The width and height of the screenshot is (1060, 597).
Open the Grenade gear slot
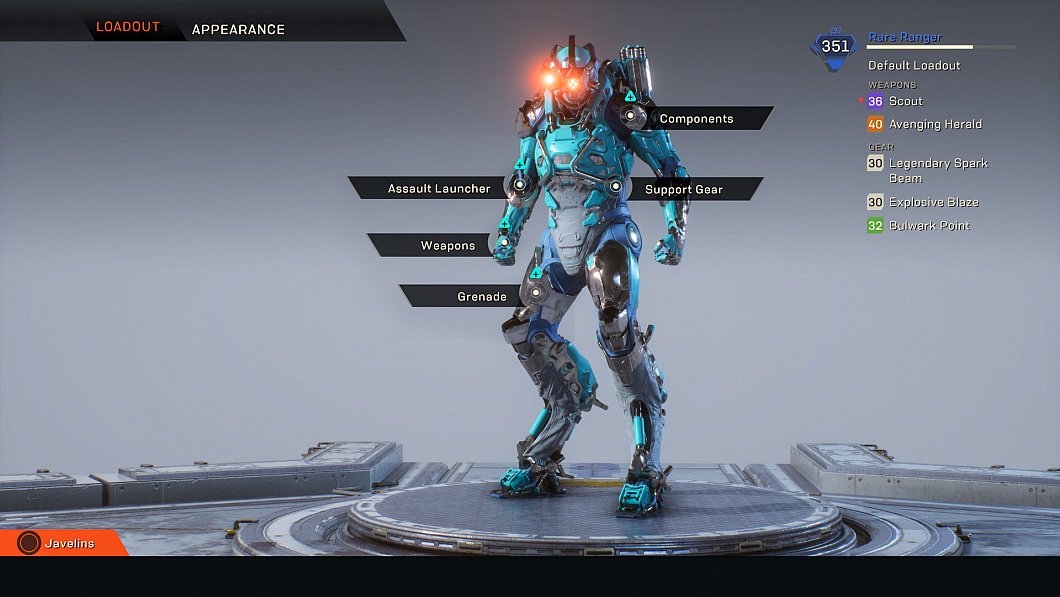481,296
